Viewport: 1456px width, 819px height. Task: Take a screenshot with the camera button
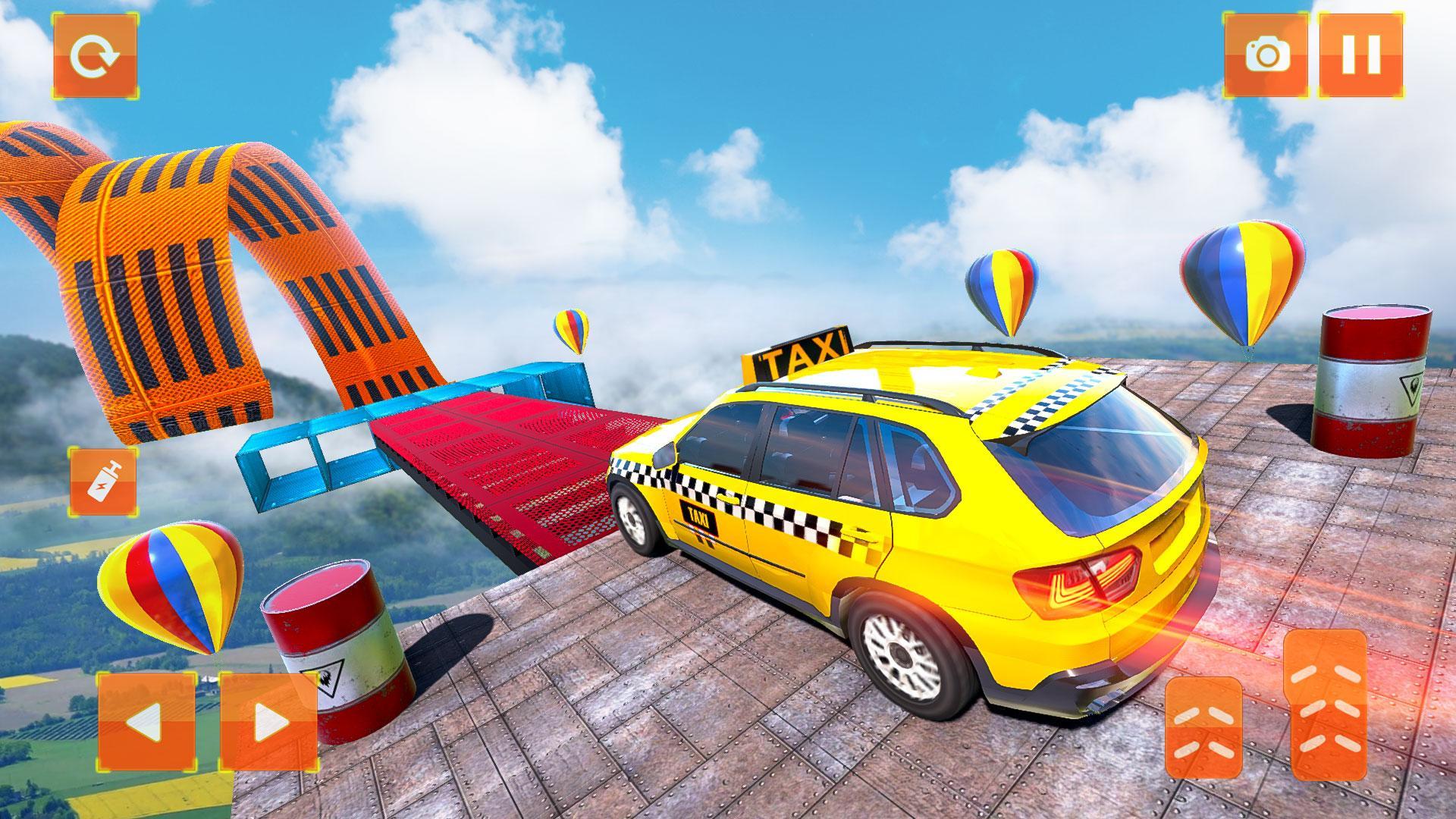pos(1266,55)
